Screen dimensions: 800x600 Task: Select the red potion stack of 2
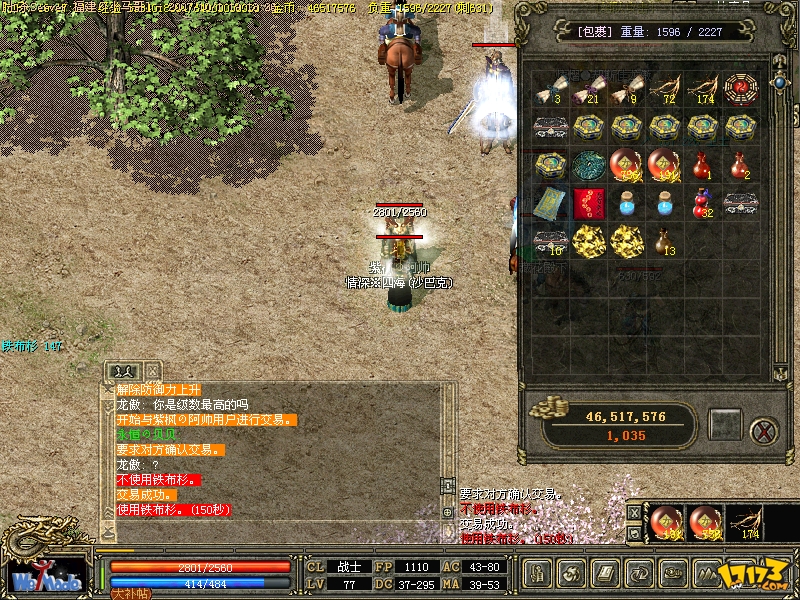pos(739,164)
